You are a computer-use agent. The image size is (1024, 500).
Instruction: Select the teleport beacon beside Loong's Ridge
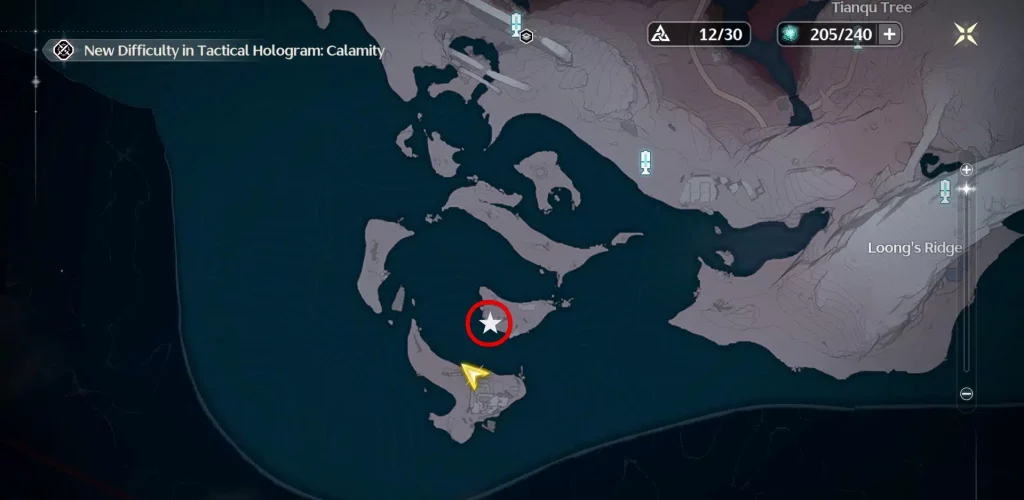point(945,191)
